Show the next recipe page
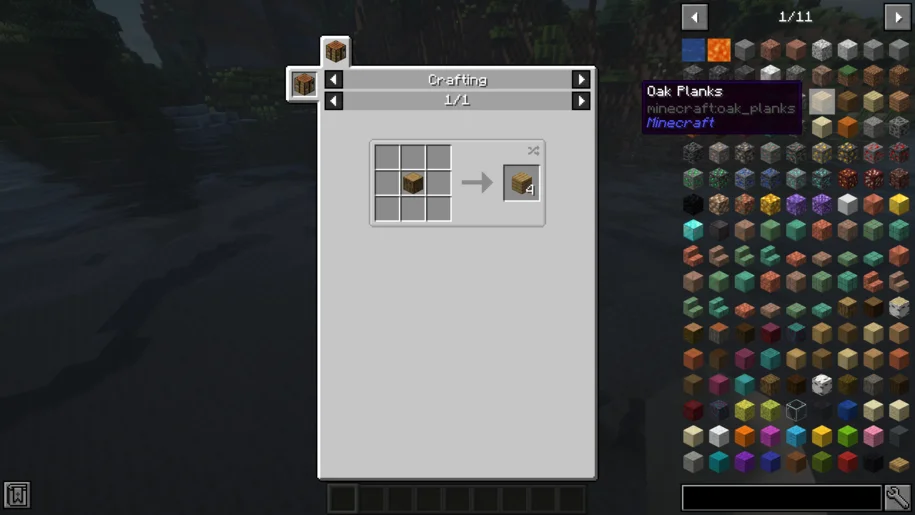This screenshot has height=515, width=915. (x=581, y=101)
